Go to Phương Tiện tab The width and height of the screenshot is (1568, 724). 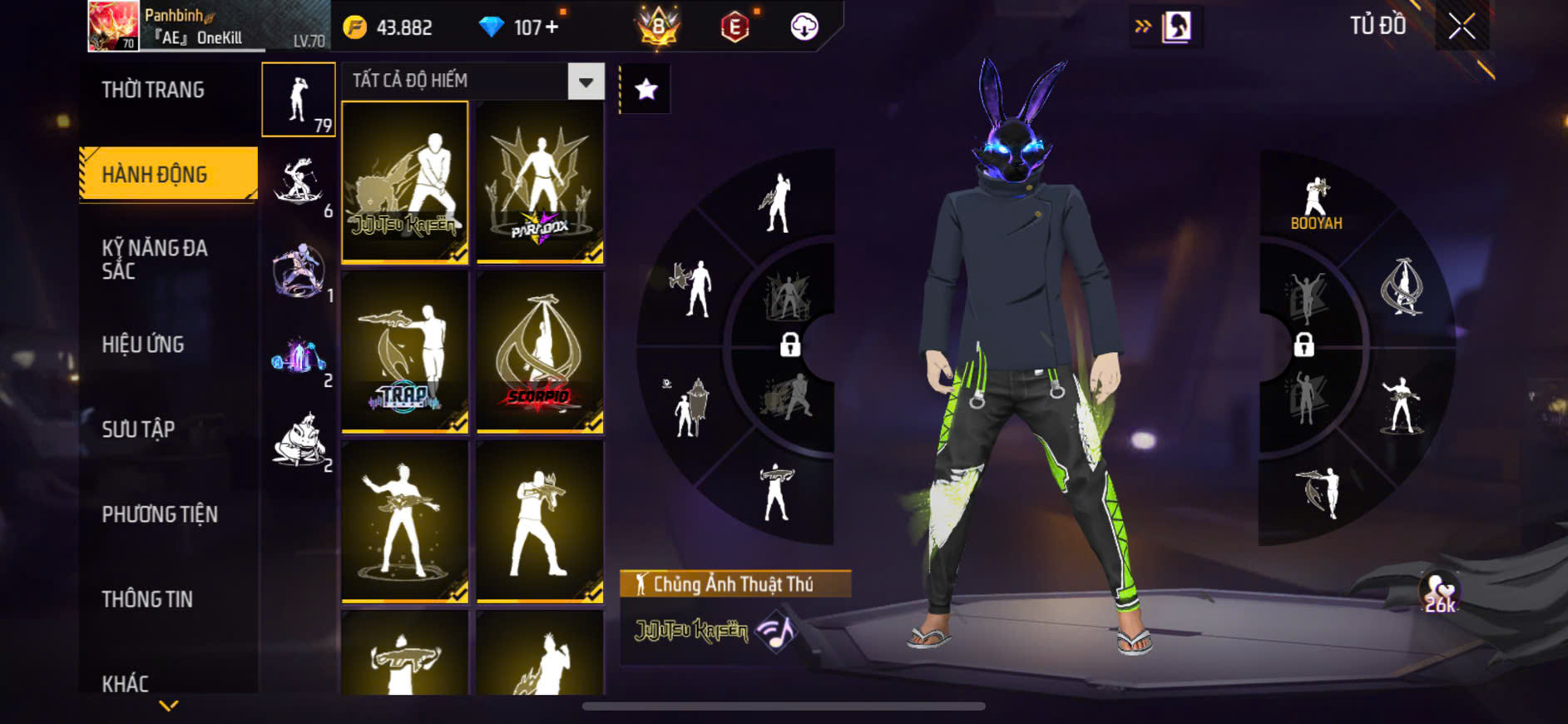(x=160, y=514)
